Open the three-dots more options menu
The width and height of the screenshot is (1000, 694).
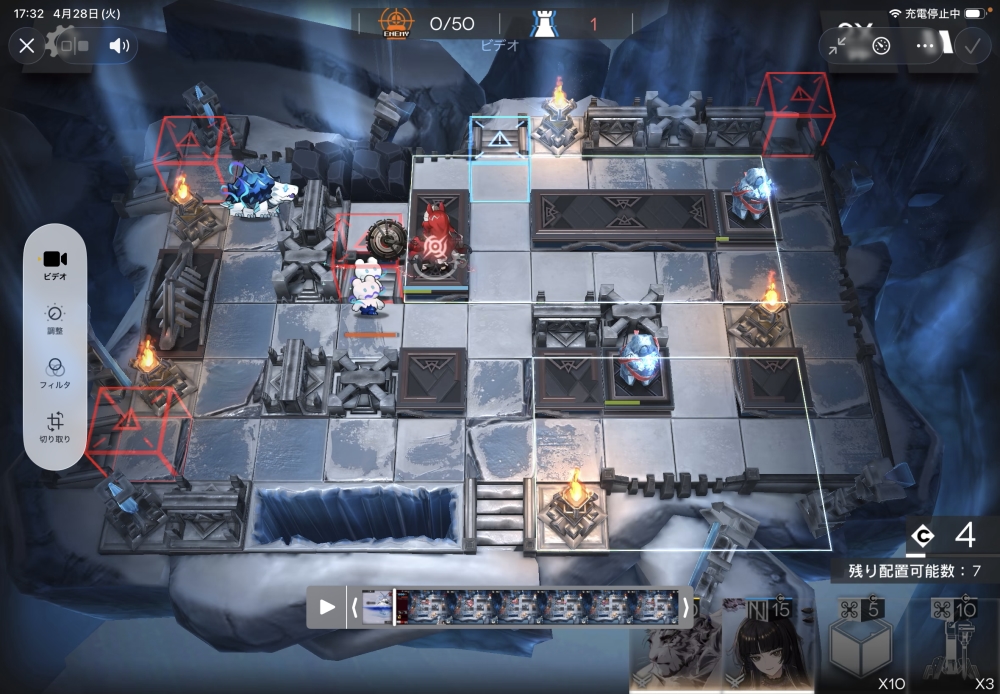(925, 46)
